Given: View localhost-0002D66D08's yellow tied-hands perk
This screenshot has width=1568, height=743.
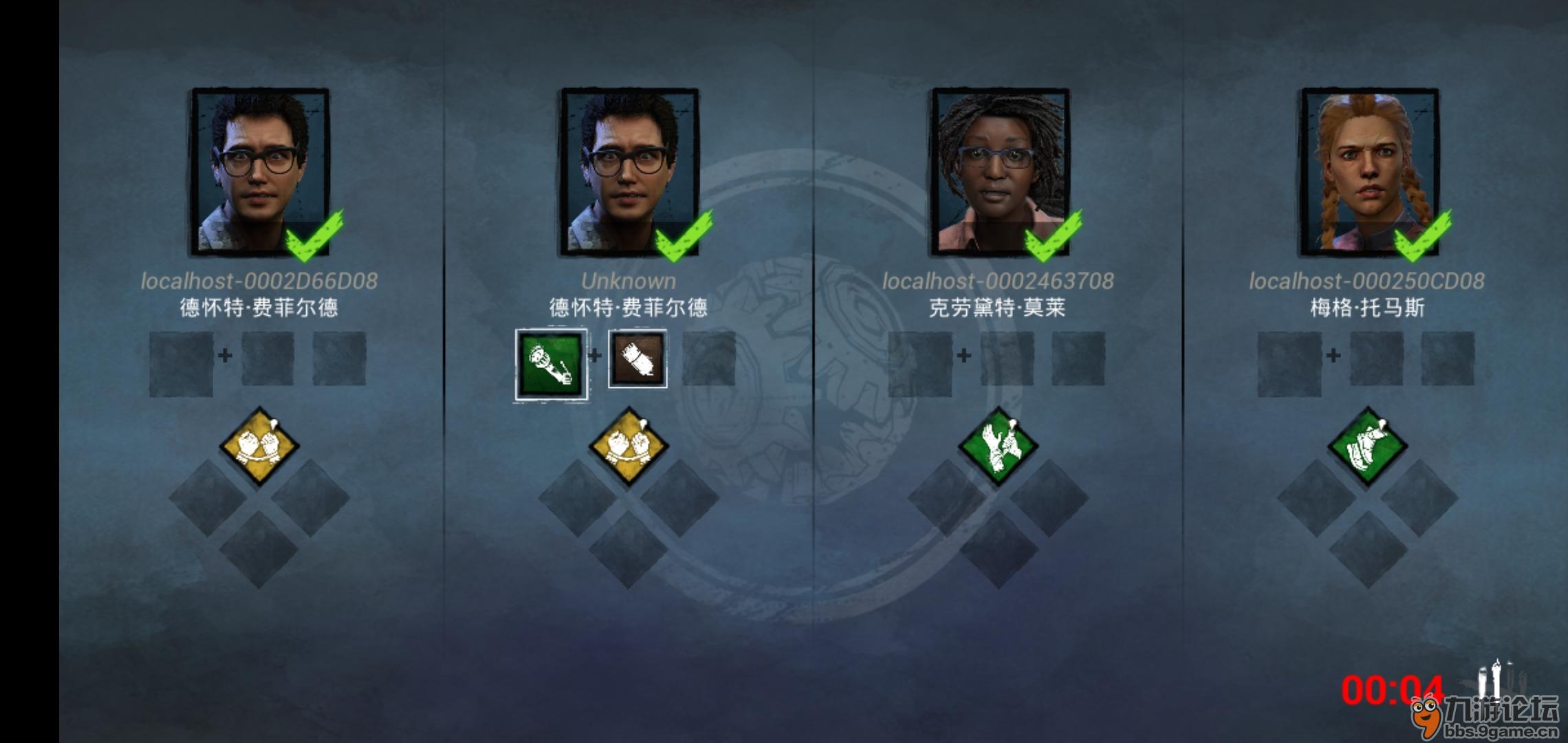Looking at the screenshot, I should [259, 446].
